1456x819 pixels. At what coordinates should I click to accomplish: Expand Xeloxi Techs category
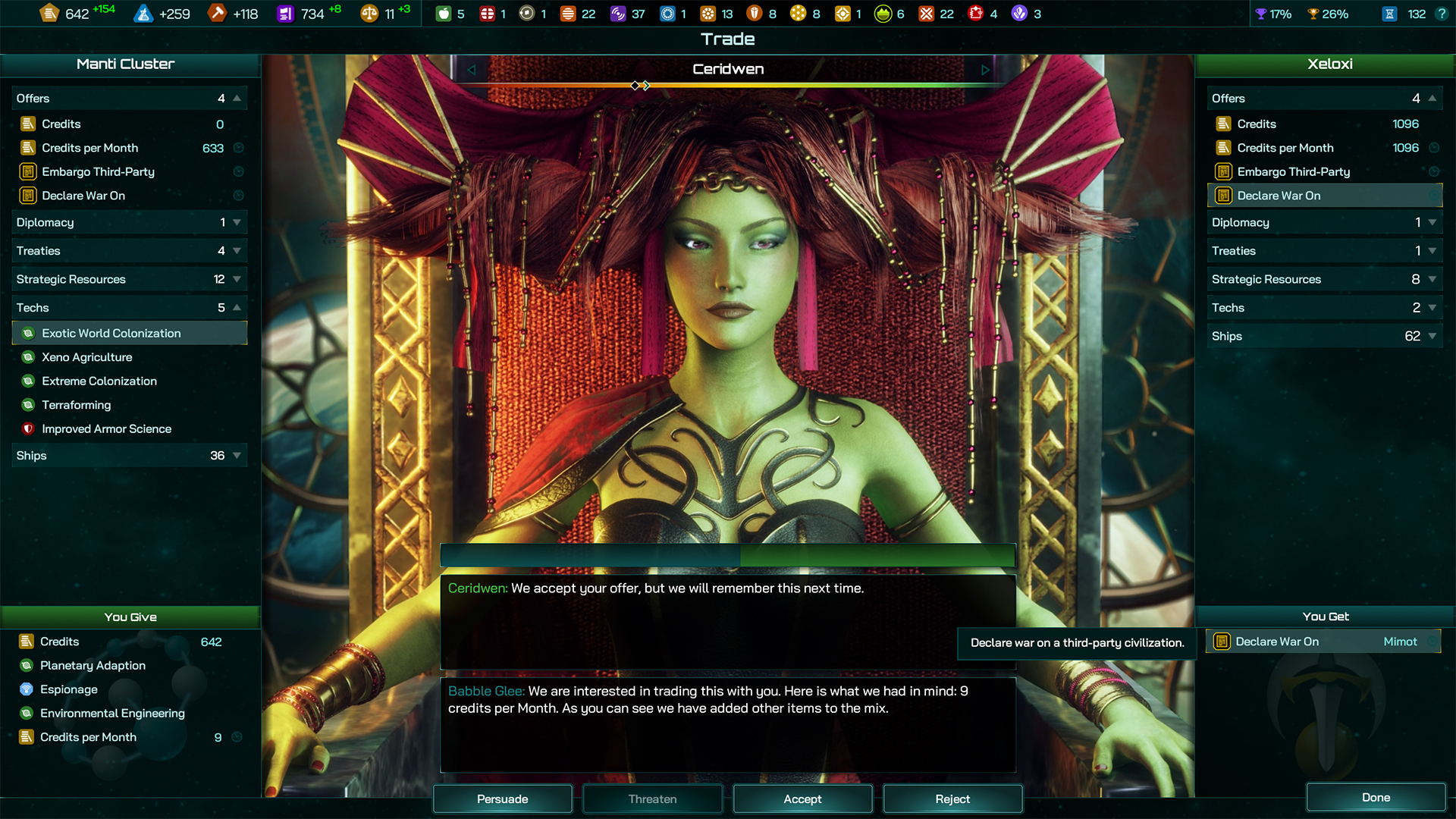1324,308
